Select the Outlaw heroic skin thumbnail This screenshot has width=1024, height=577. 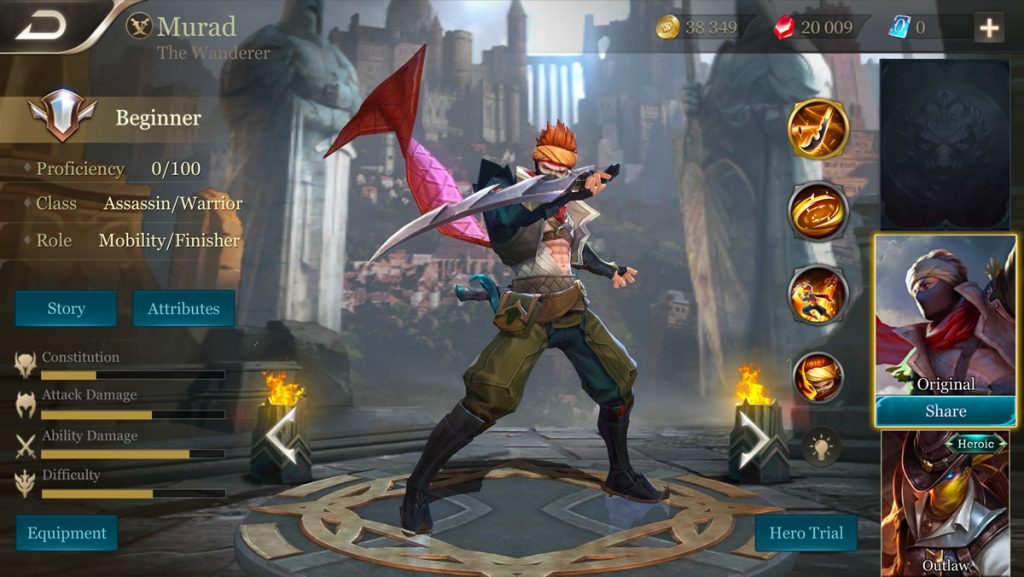point(945,502)
